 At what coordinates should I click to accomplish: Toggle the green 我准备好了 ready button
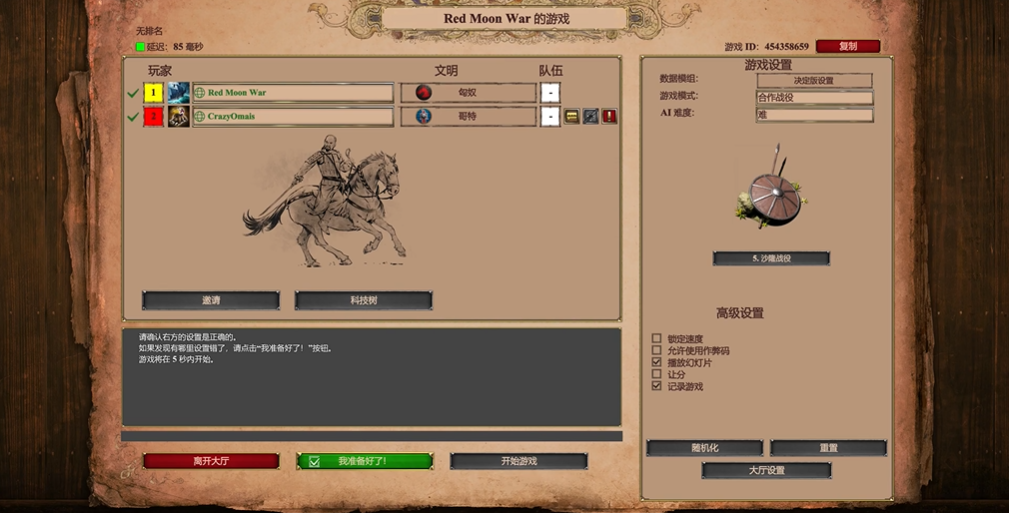coord(365,461)
